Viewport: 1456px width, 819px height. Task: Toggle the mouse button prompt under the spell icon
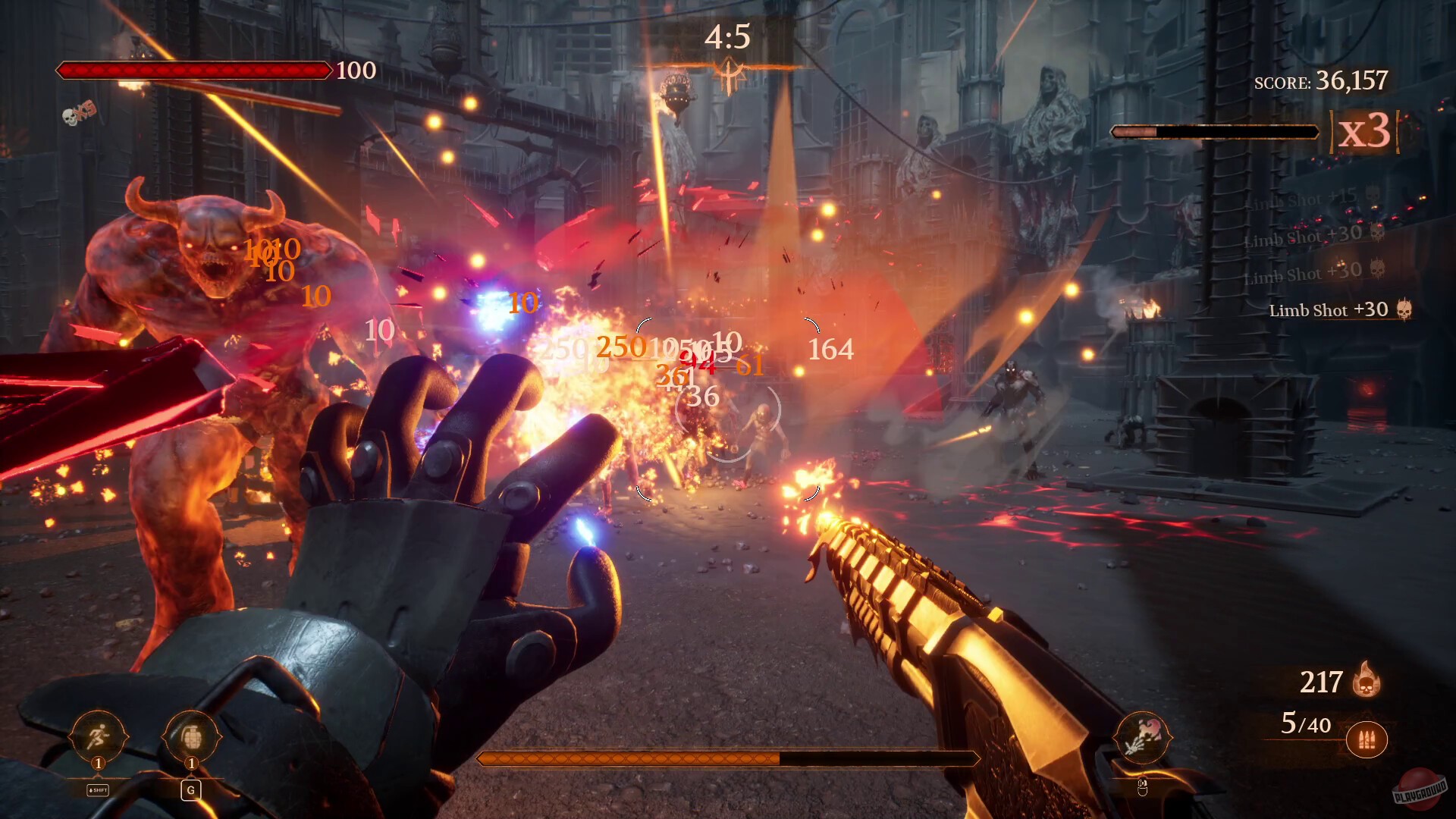1144,787
